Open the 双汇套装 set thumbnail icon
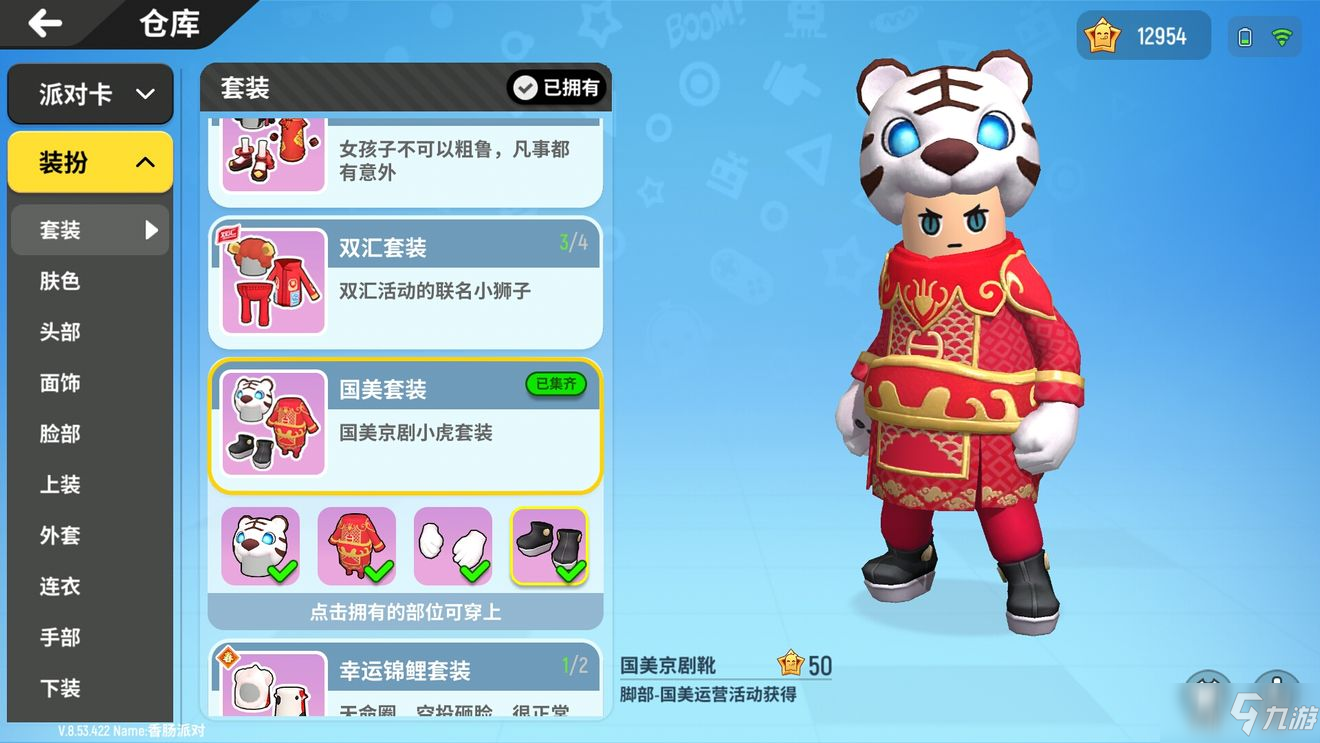The height and width of the screenshot is (743, 1320). pyautogui.click(x=271, y=281)
